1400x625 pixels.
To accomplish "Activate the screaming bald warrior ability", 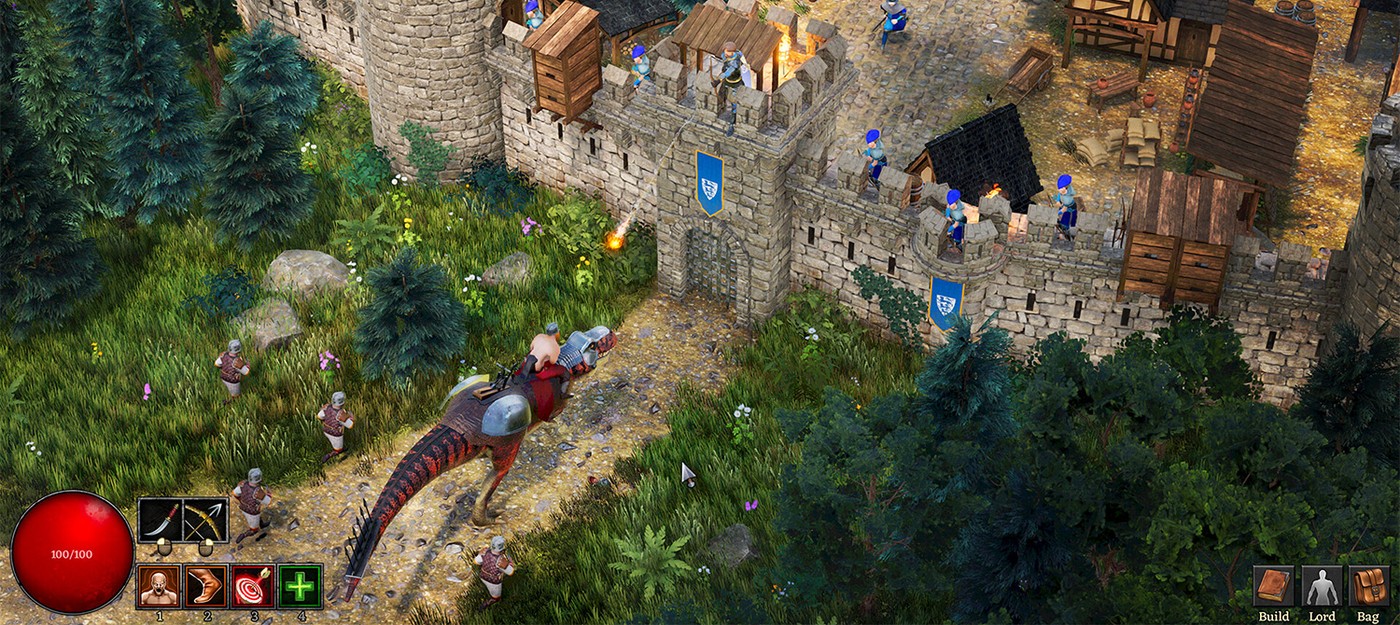I will point(159,586).
